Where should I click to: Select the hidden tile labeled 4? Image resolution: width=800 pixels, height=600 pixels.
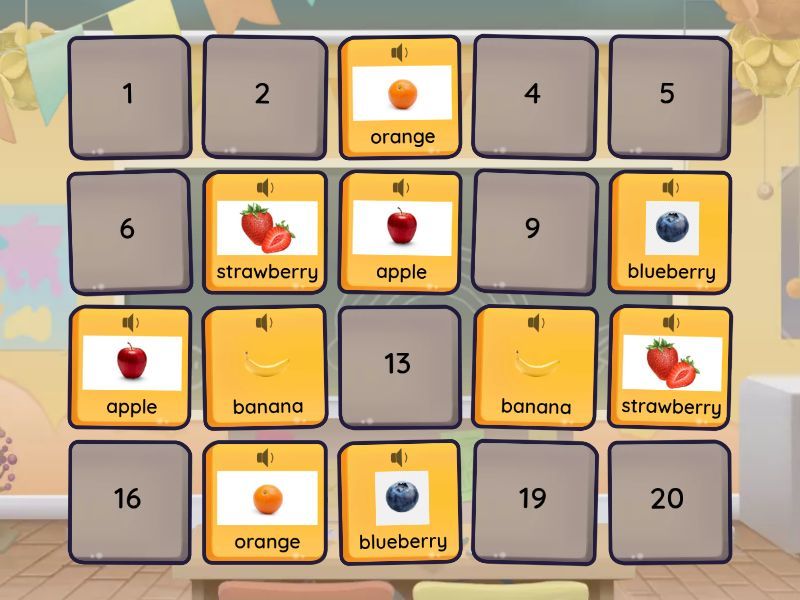tap(533, 96)
